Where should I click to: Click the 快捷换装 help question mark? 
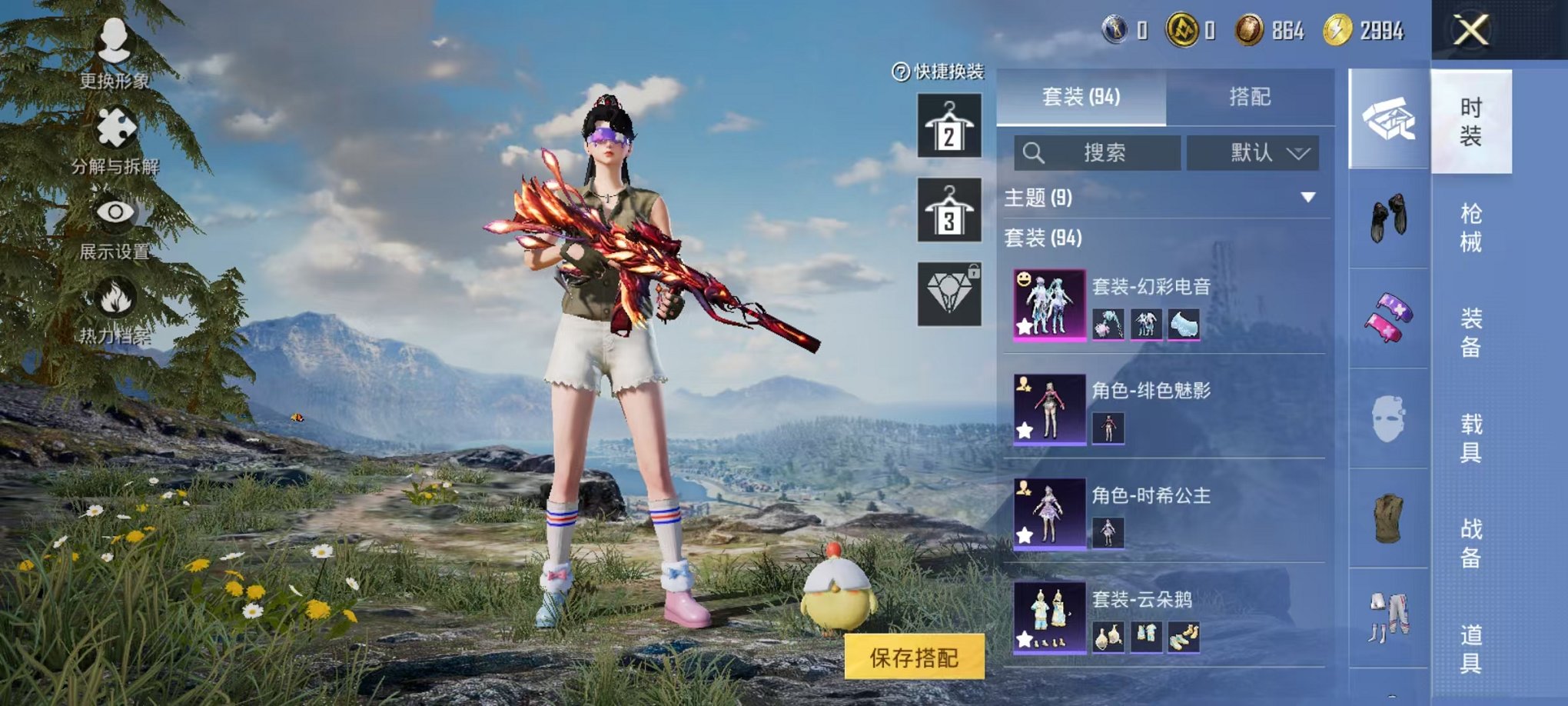(x=901, y=73)
